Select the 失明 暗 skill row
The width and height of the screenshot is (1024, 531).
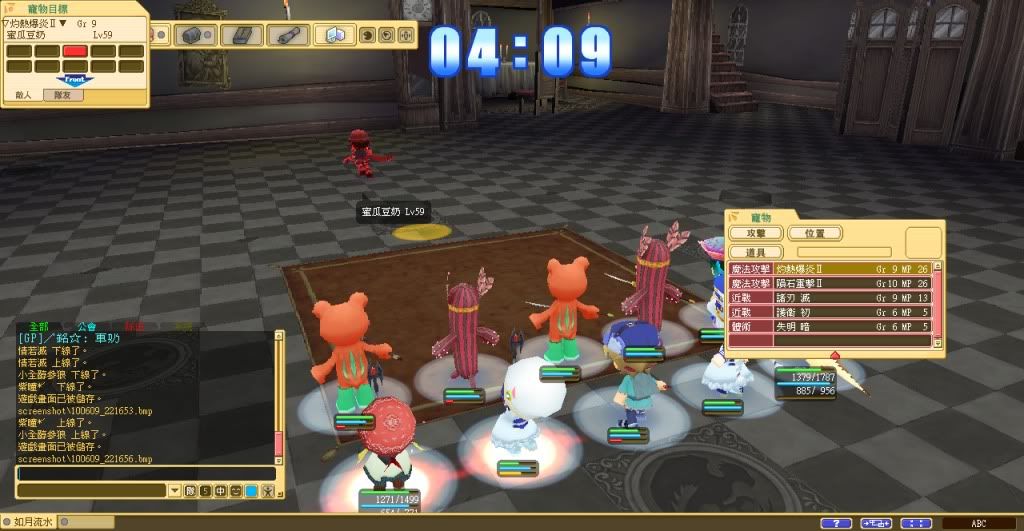[830, 325]
